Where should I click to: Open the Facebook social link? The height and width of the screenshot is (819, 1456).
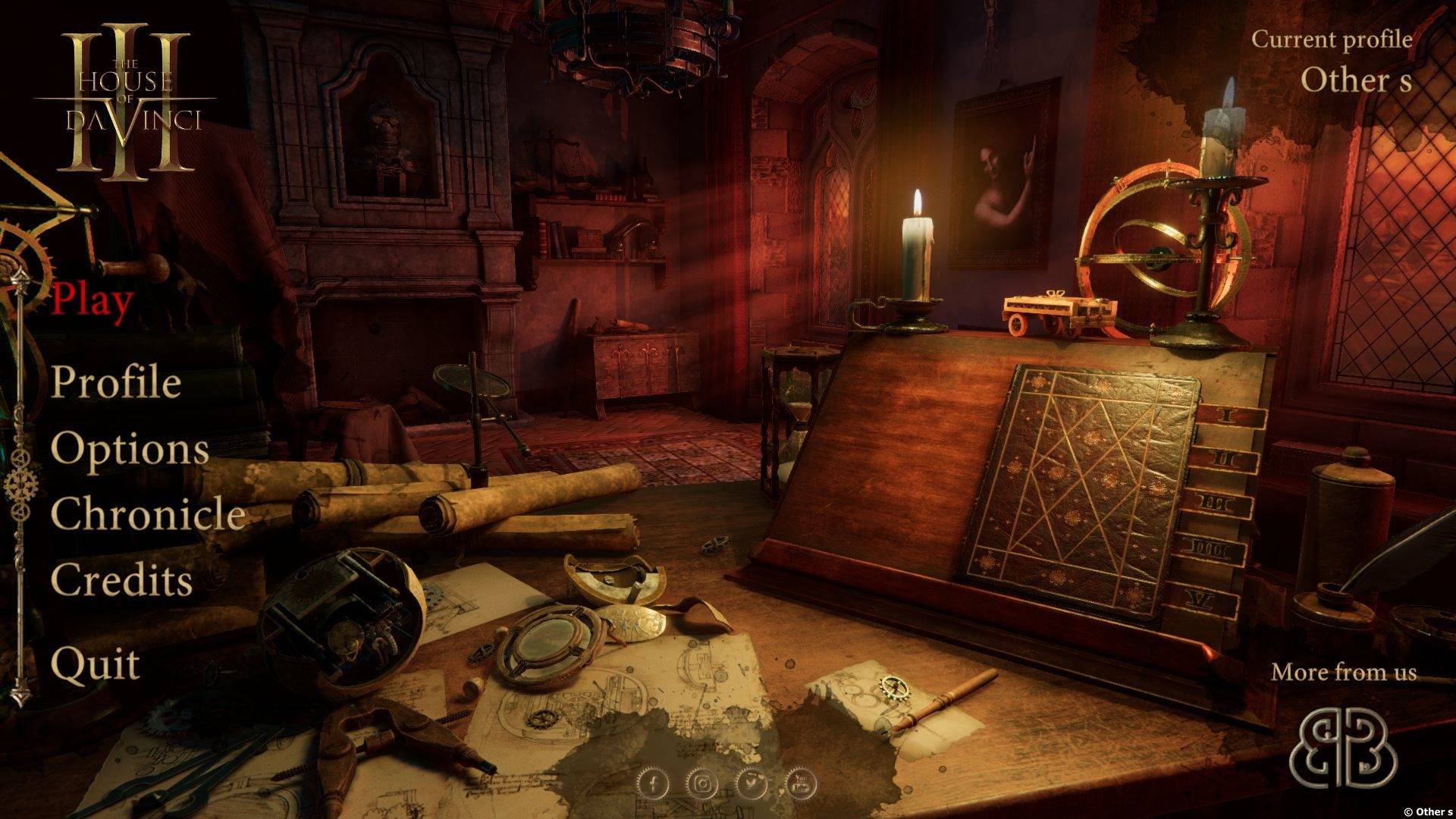[653, 784]
